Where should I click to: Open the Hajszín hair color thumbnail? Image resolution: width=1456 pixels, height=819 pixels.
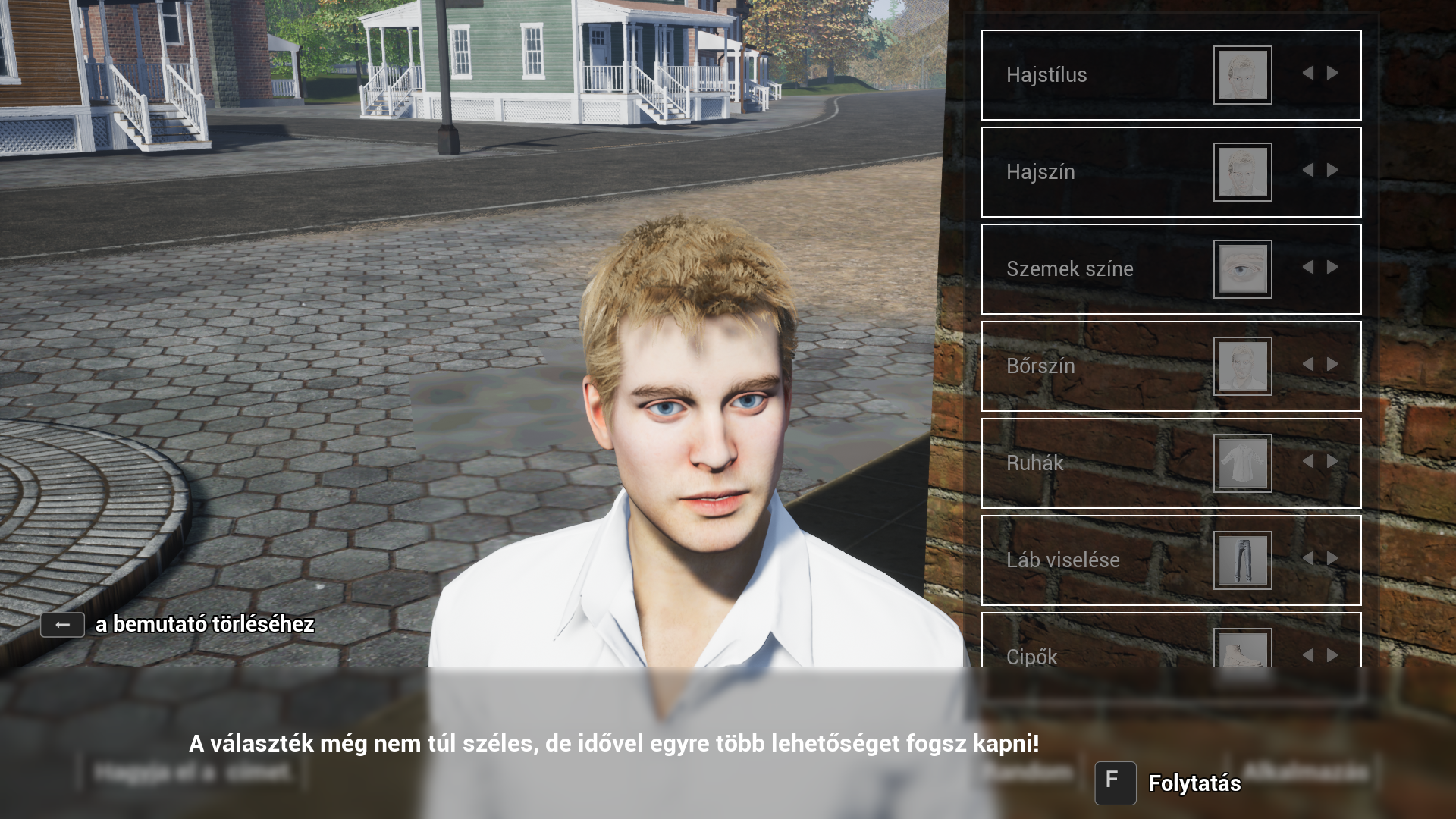(x=1242, y=172)
